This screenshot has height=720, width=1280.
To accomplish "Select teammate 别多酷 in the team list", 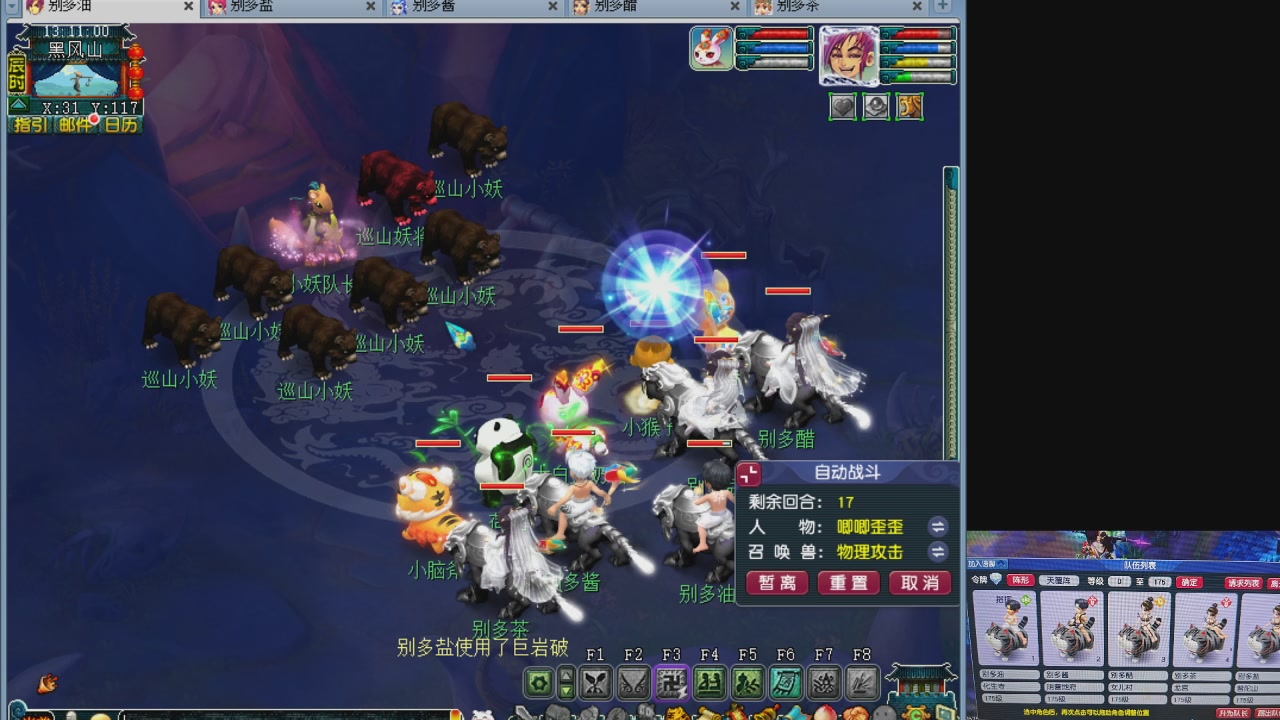I will [x=1139, y=632].
